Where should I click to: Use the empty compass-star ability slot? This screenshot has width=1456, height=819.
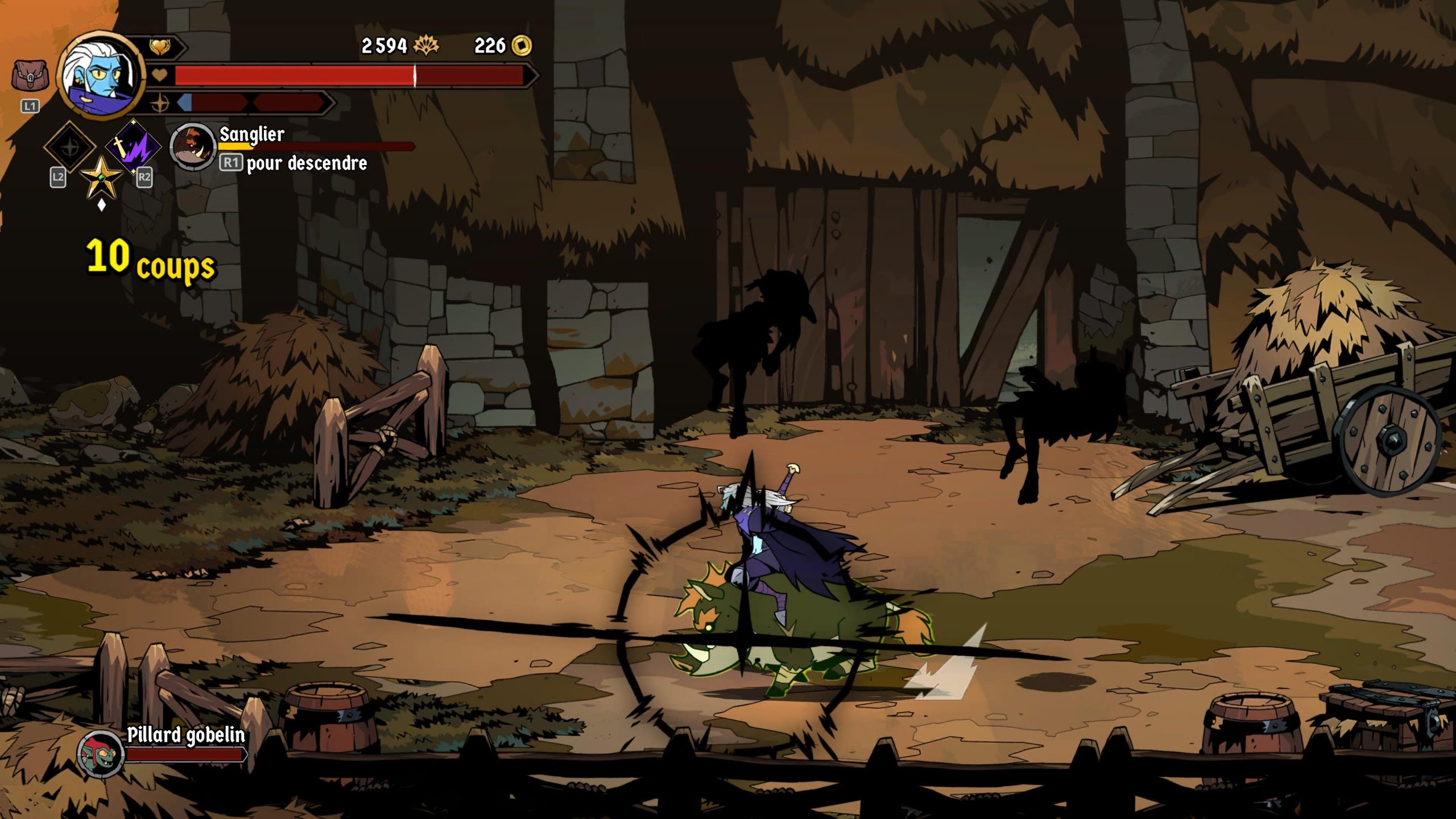pyautogui.click(x=70, y=147)
